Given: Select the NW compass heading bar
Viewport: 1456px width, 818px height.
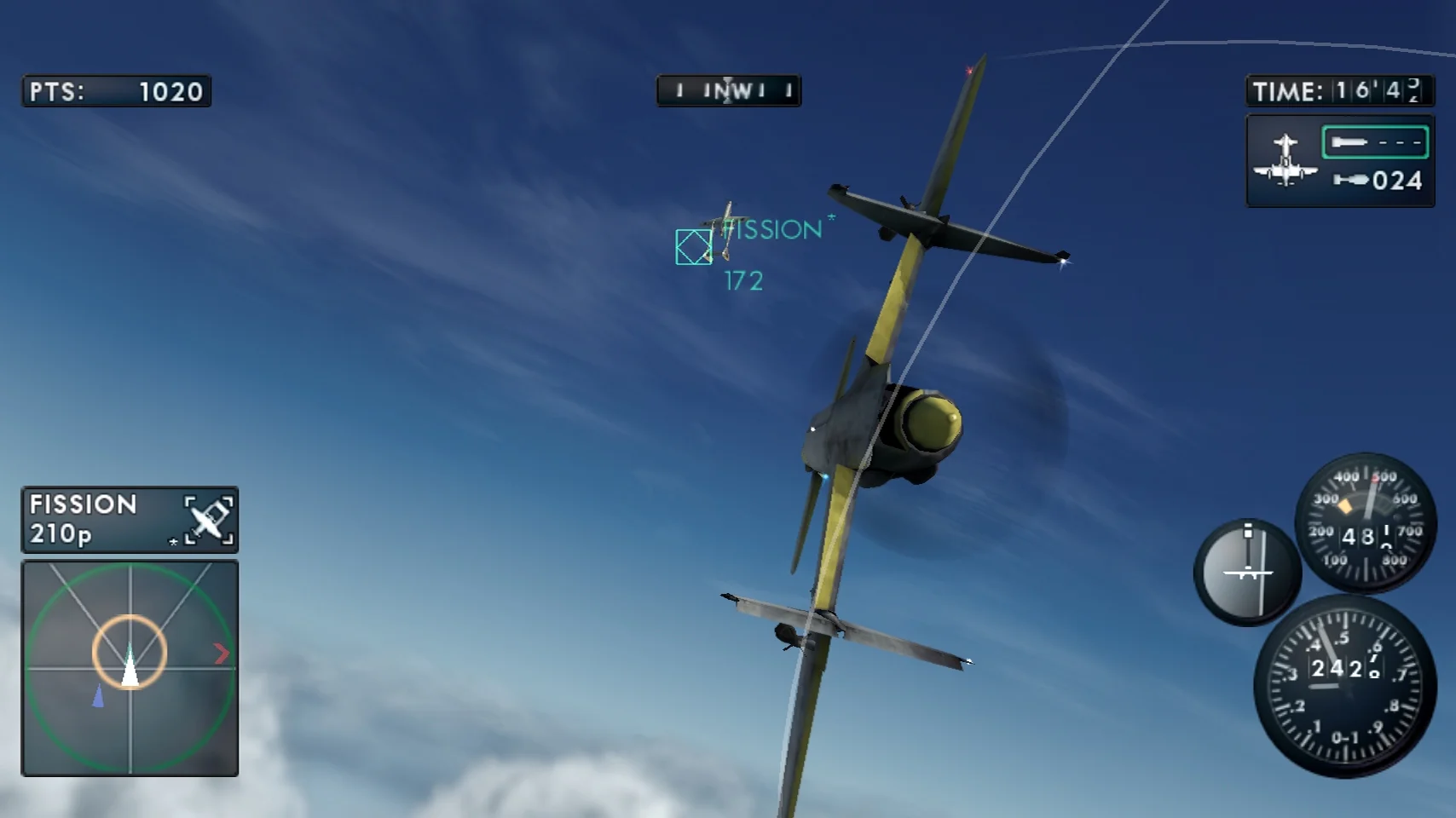Looking at the screenshot, I should click(x=727, y=92).
